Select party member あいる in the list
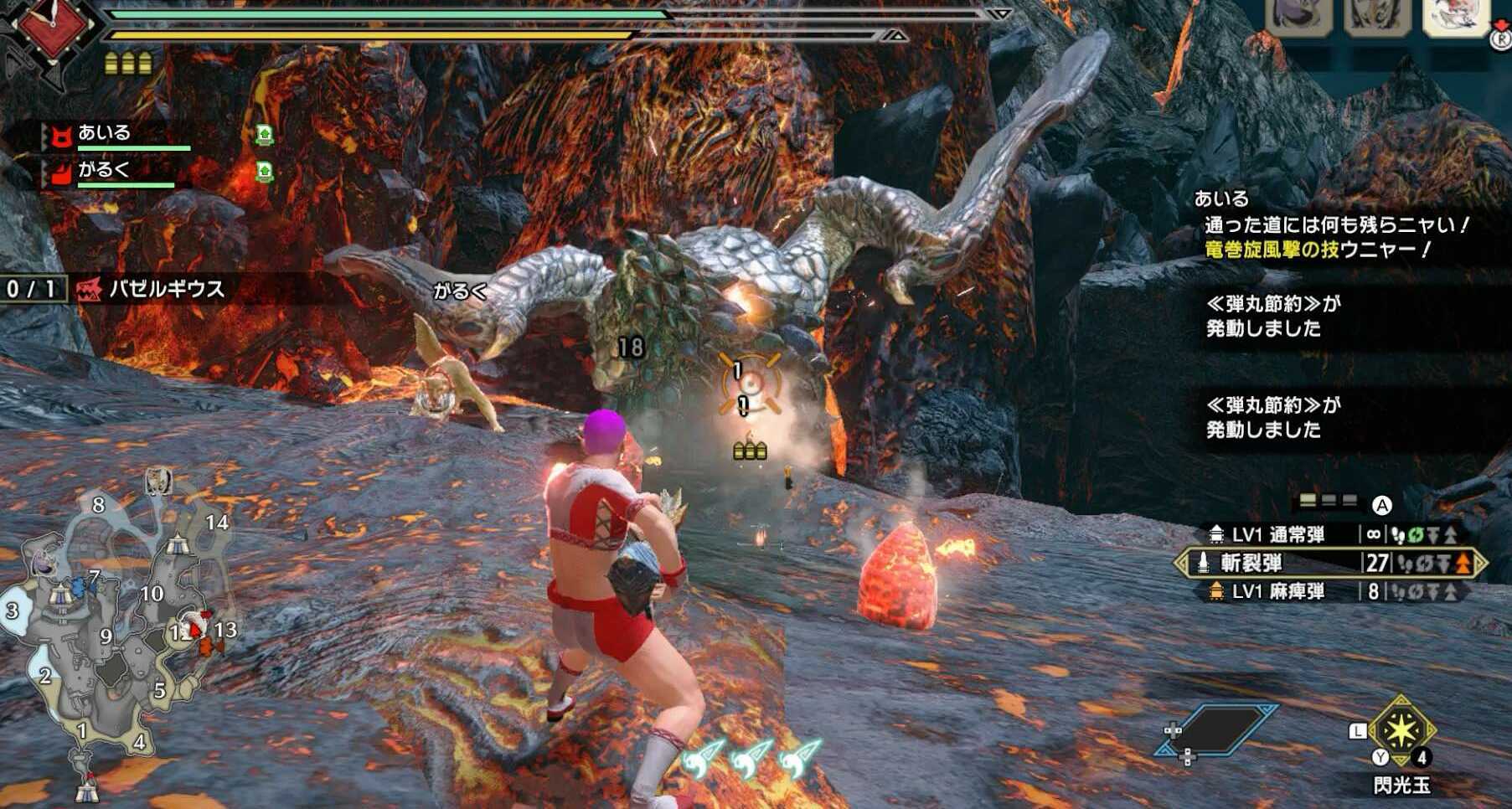The width and height of the screenshot is (1512, 809). (105, 133)
